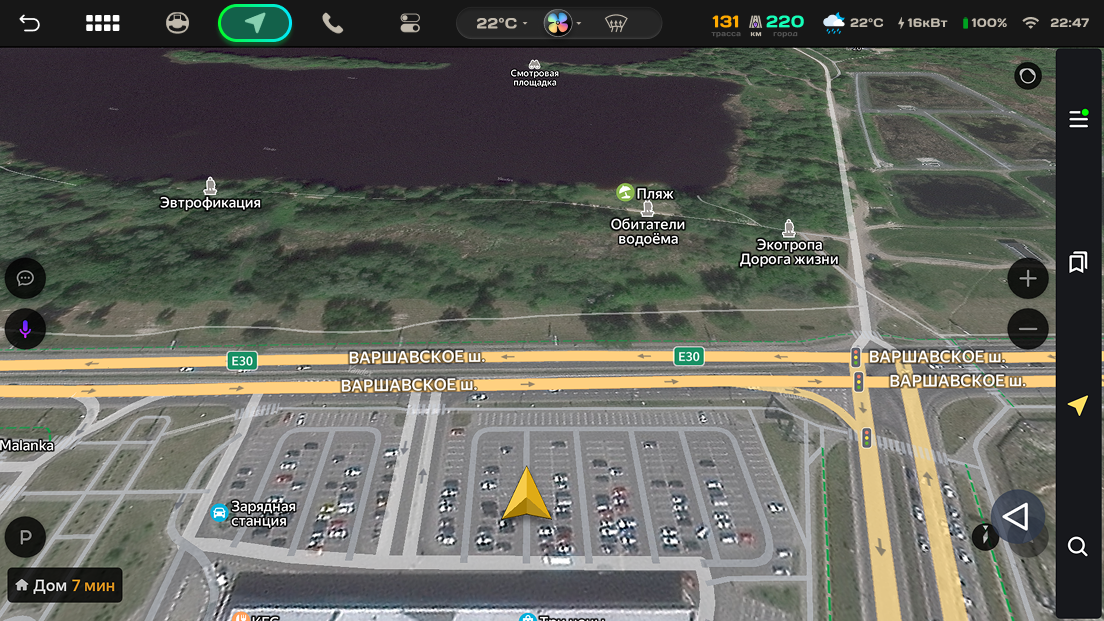Image resolution: width=1104 pixels, height=621 pixels.
Task: Activate the purple microphone voice assistant
Action: coord(26,329)
